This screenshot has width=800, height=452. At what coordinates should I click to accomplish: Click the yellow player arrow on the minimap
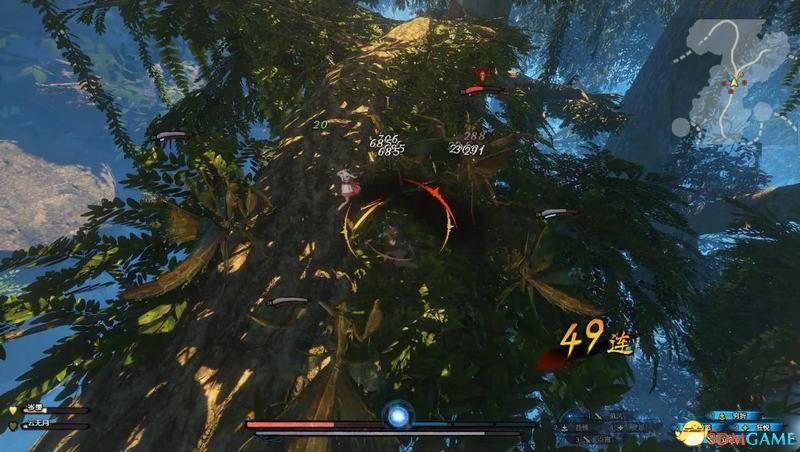point(733,80)
